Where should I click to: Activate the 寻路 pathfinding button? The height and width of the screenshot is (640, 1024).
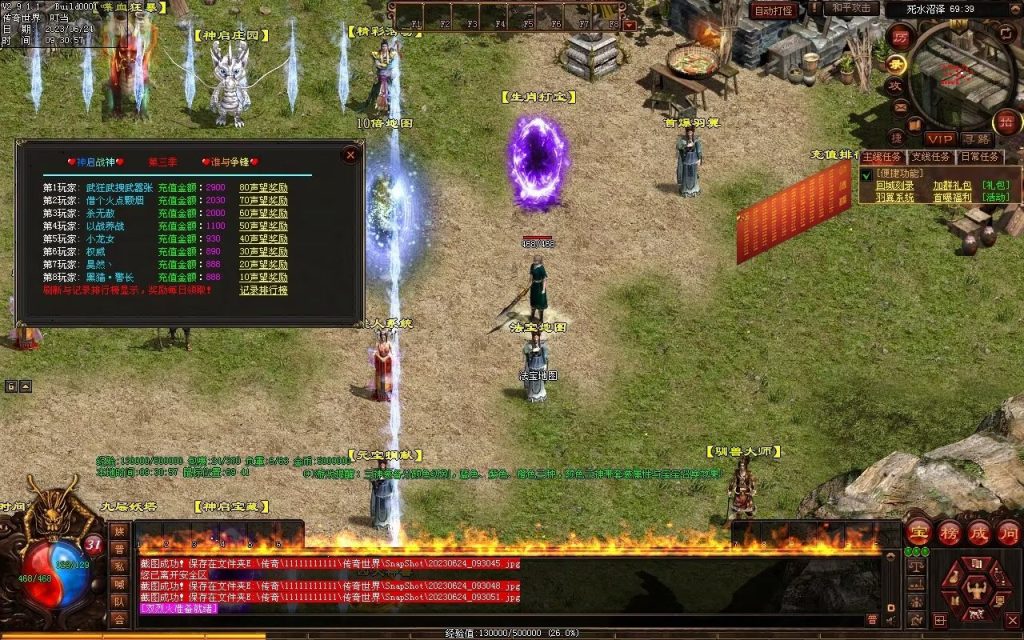978,138
